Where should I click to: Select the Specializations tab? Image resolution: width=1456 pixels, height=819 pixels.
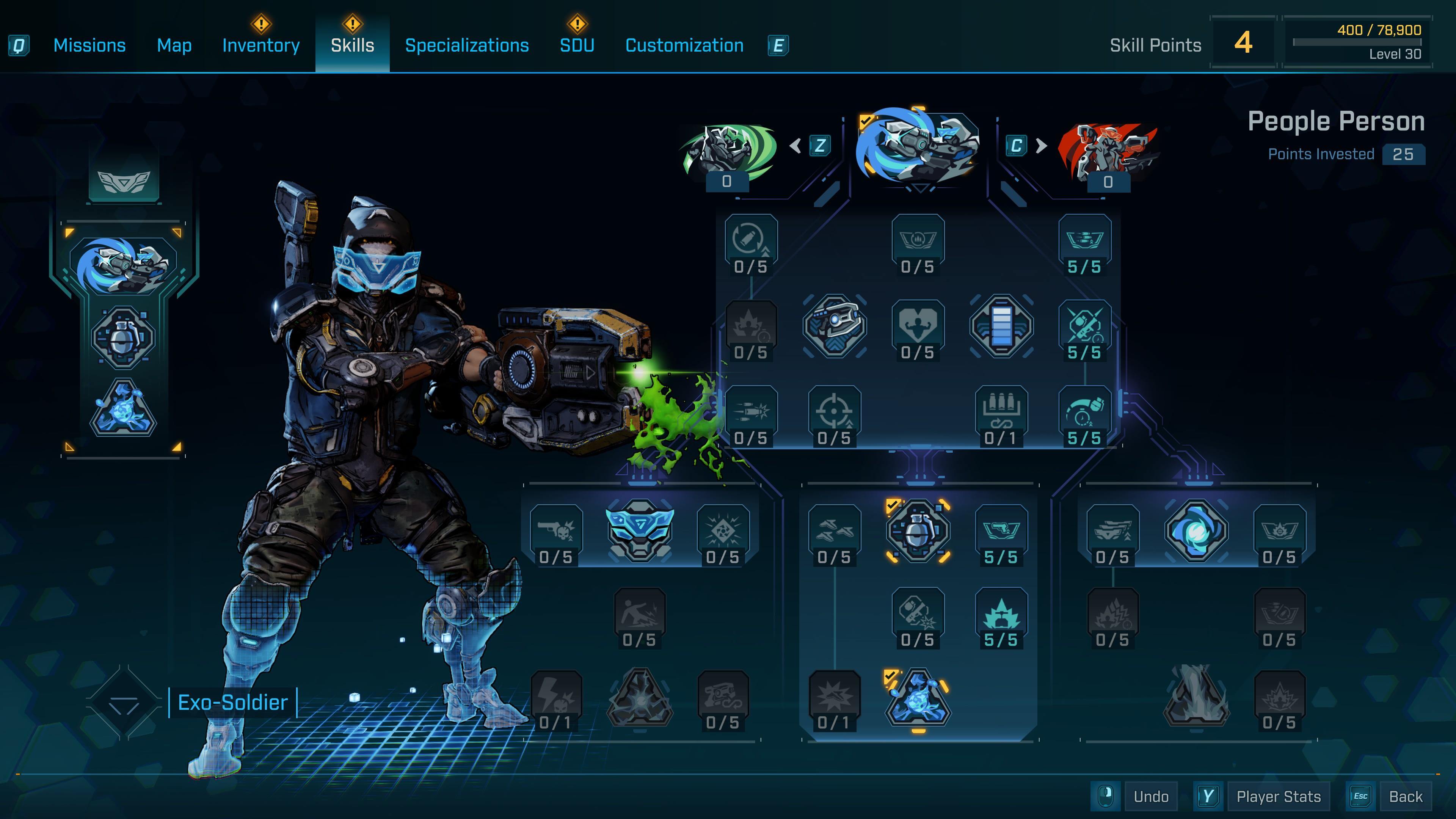(x=467, y=45)
